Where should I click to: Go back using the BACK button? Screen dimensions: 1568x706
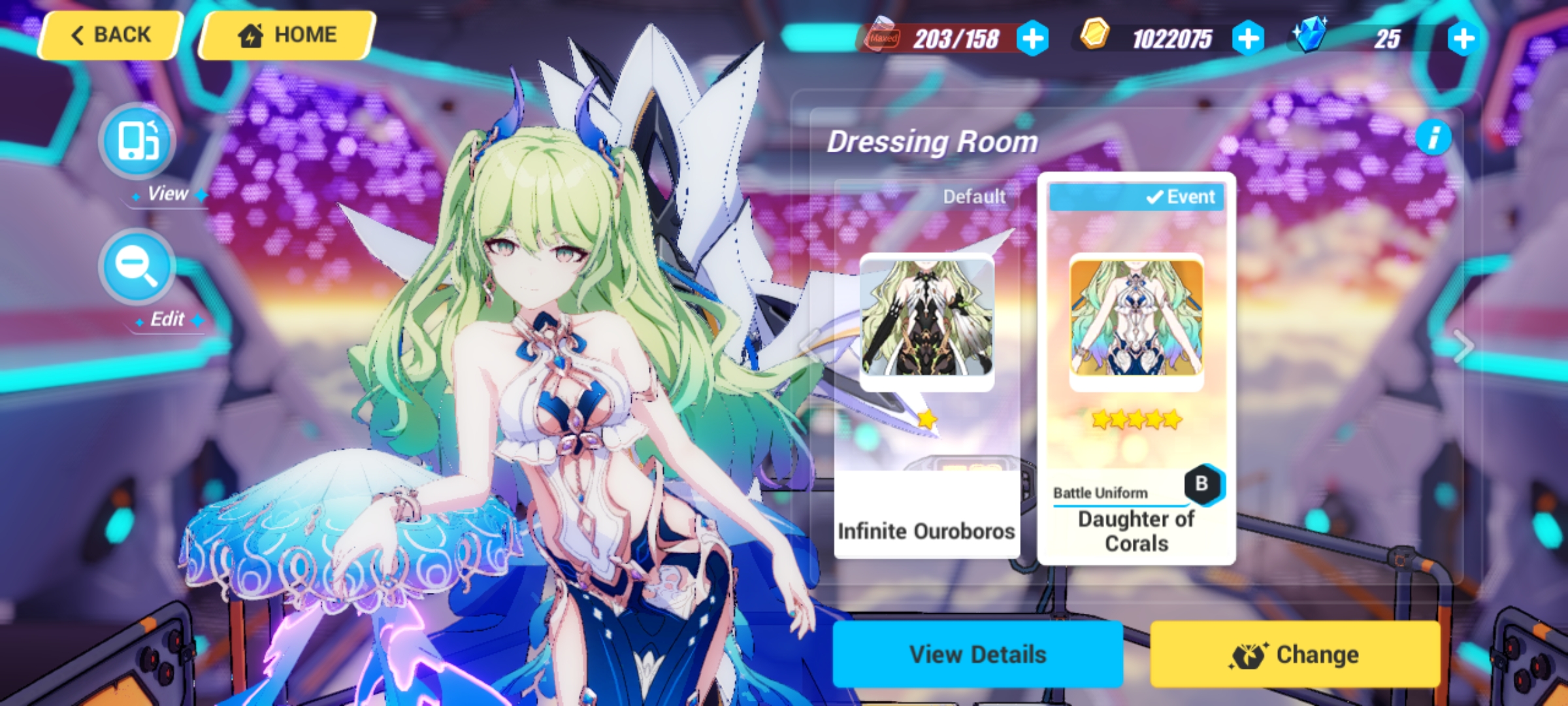point(110,34)
